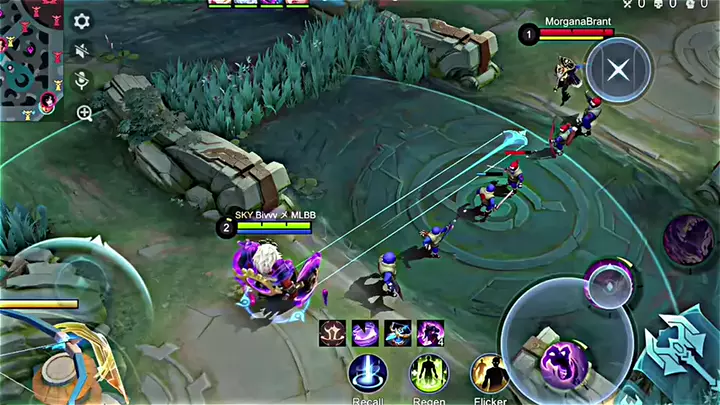This screenshot has width=720, height=405.
Task: Toggle the muted speaker icon
Action: coord(83,50)
